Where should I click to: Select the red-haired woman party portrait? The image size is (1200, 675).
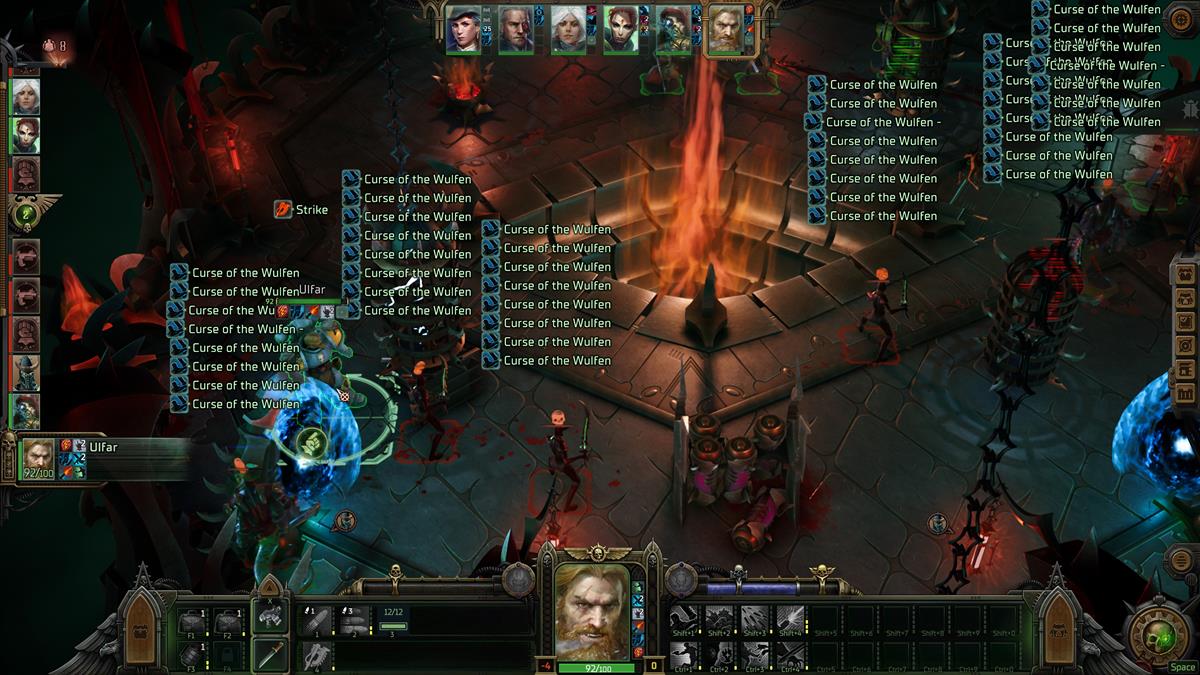(x=621, y=29)
